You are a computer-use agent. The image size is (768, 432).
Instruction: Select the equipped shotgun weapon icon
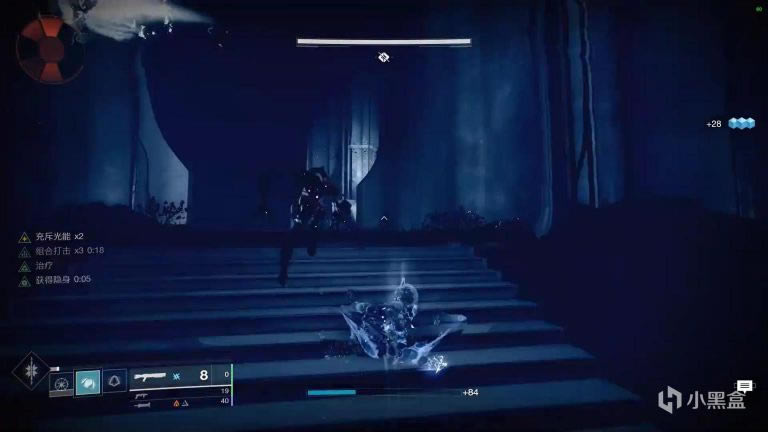coord(148,376)
